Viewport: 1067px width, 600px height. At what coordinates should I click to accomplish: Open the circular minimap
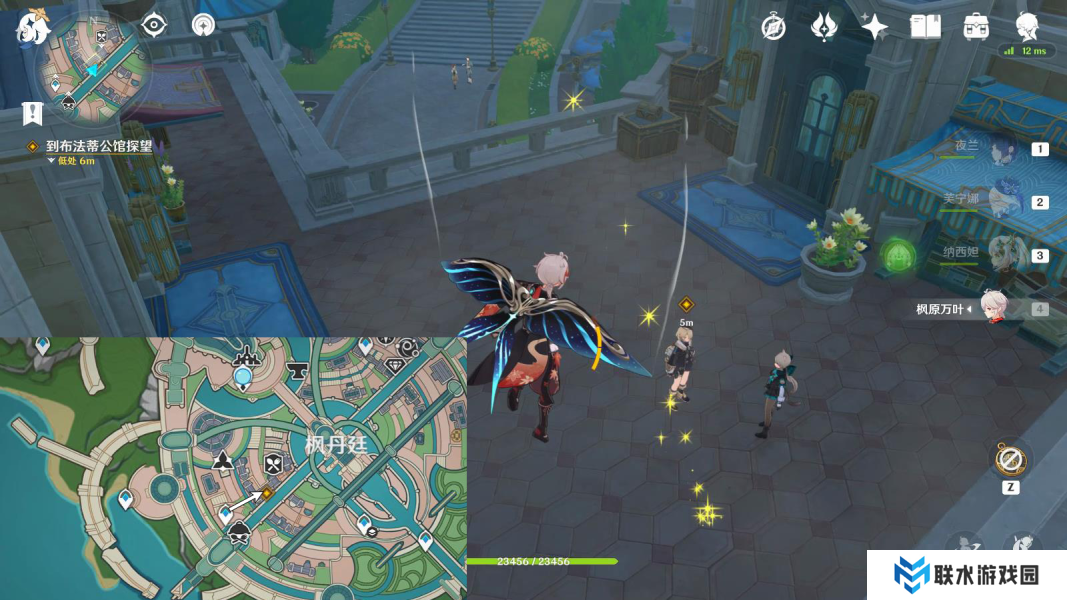pyautogui.click(x=91, y=68)
